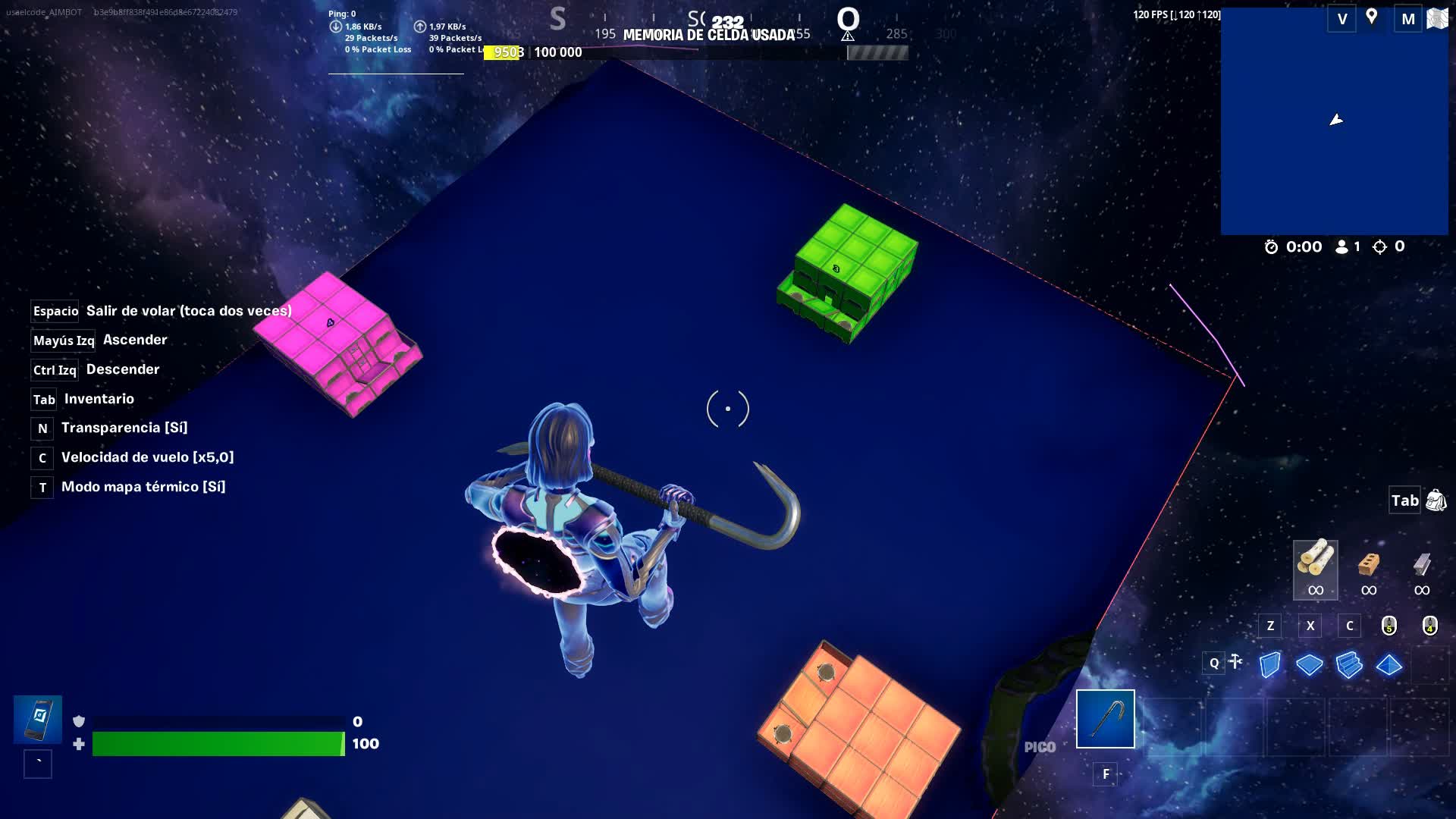Open the creative phone tool icon
Screen dimensions: 1456x819
pos(37,719)
